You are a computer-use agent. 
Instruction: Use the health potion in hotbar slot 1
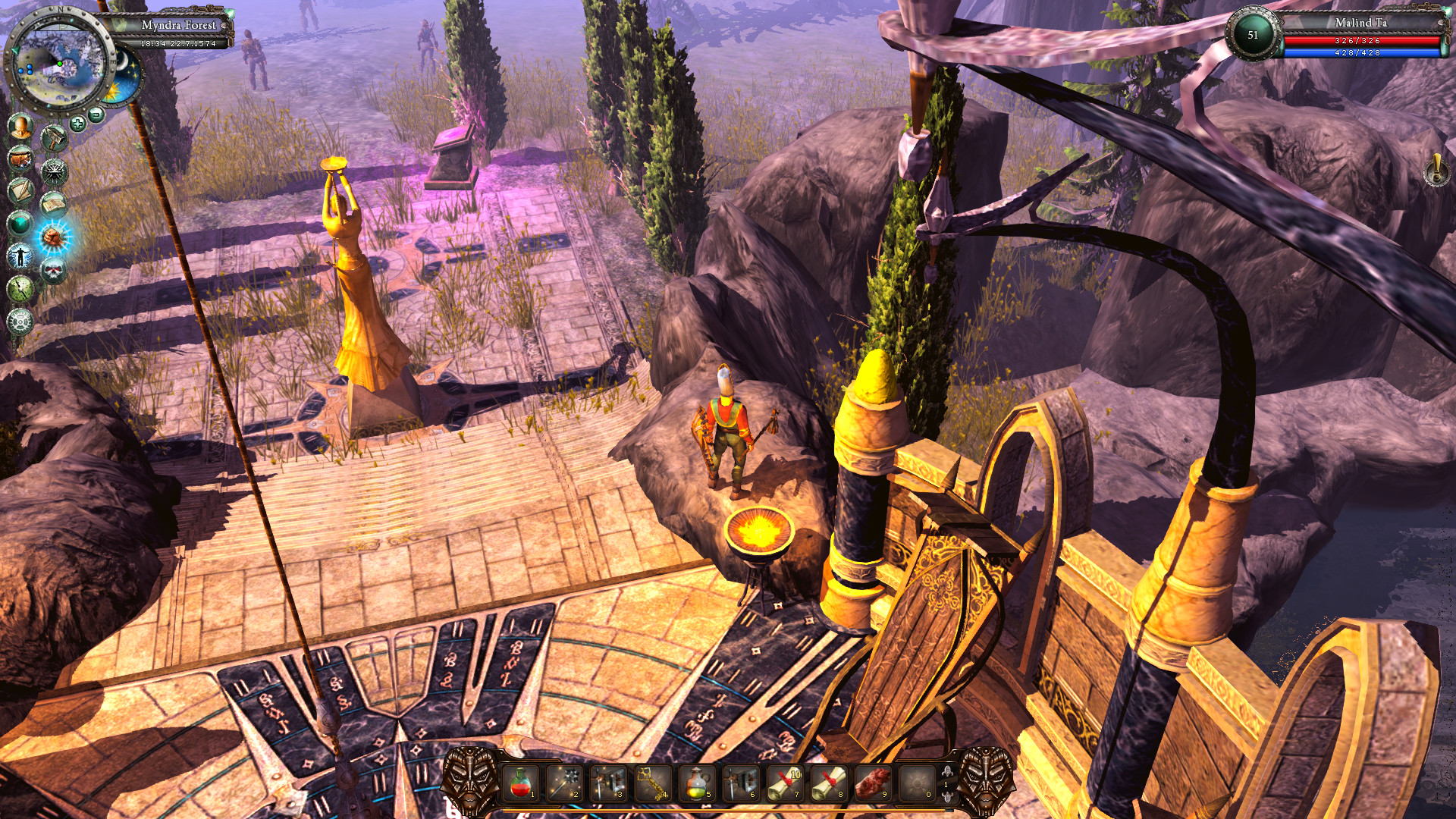click(x=520, y=783)
